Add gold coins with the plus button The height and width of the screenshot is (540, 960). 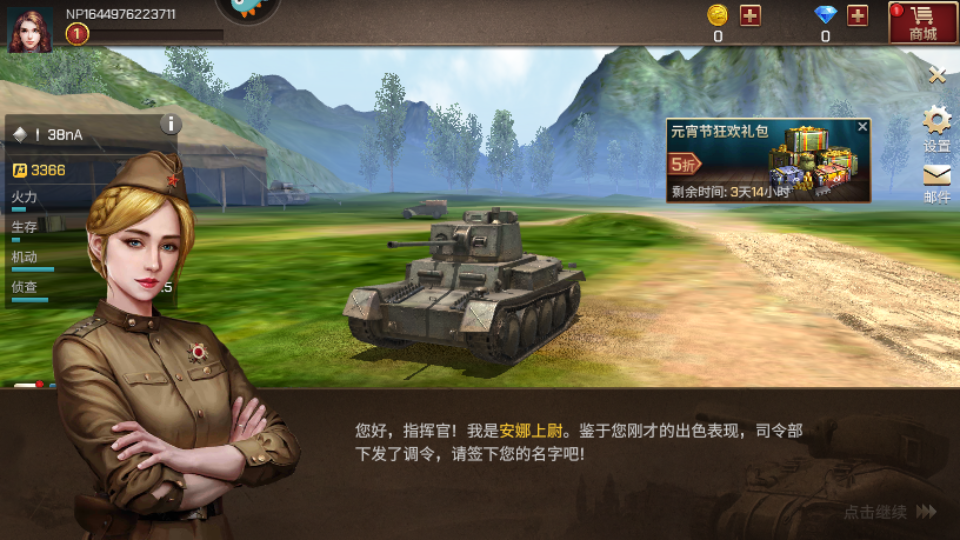click(x=750, y=15)
